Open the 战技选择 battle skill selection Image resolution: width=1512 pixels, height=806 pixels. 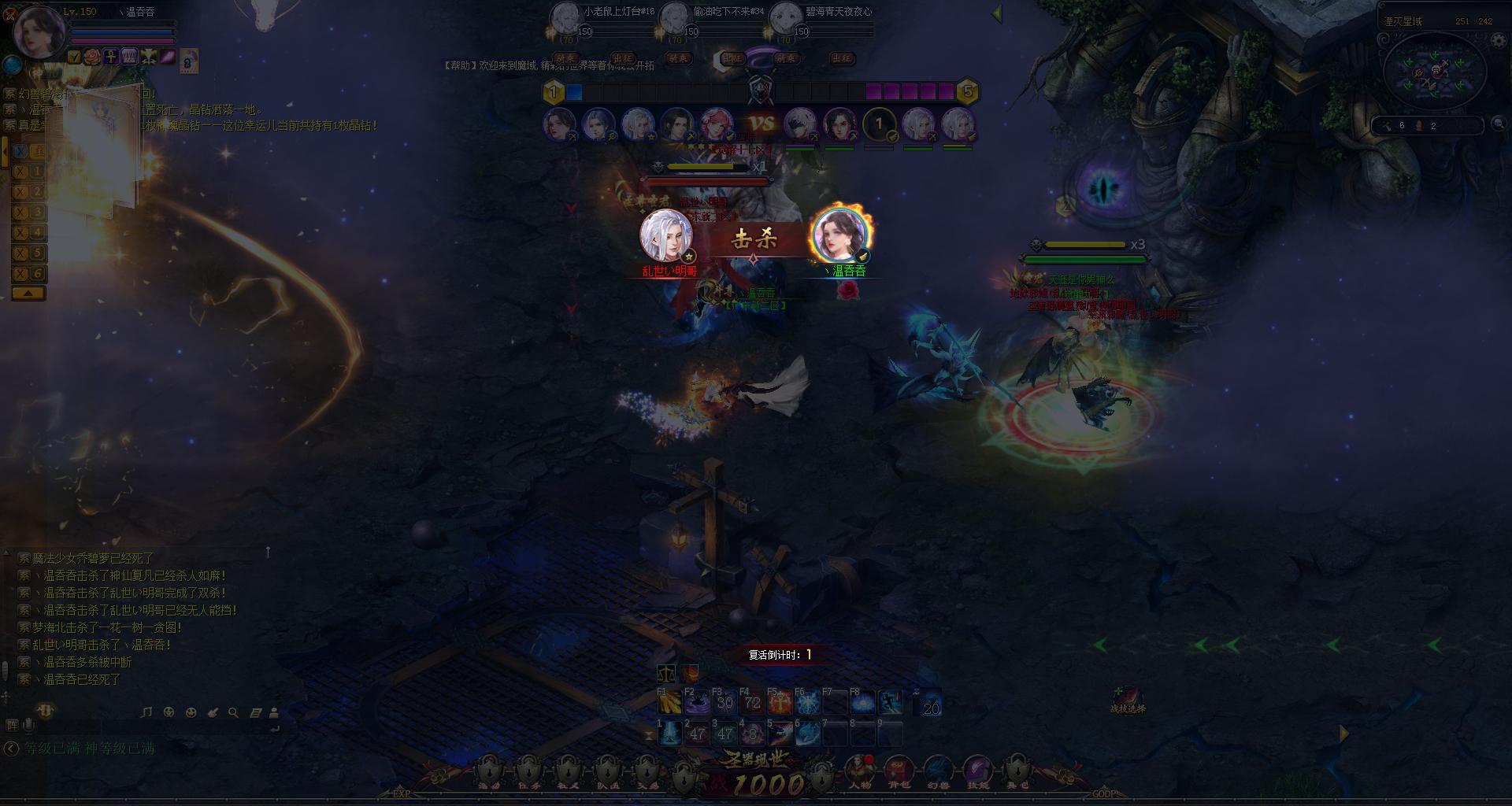tap(1128, 699)
